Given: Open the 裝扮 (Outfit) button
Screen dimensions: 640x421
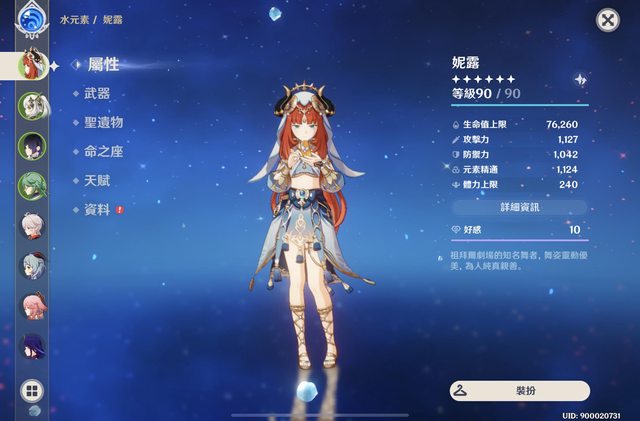Looking at the screenshot, I should click(519, 391).
